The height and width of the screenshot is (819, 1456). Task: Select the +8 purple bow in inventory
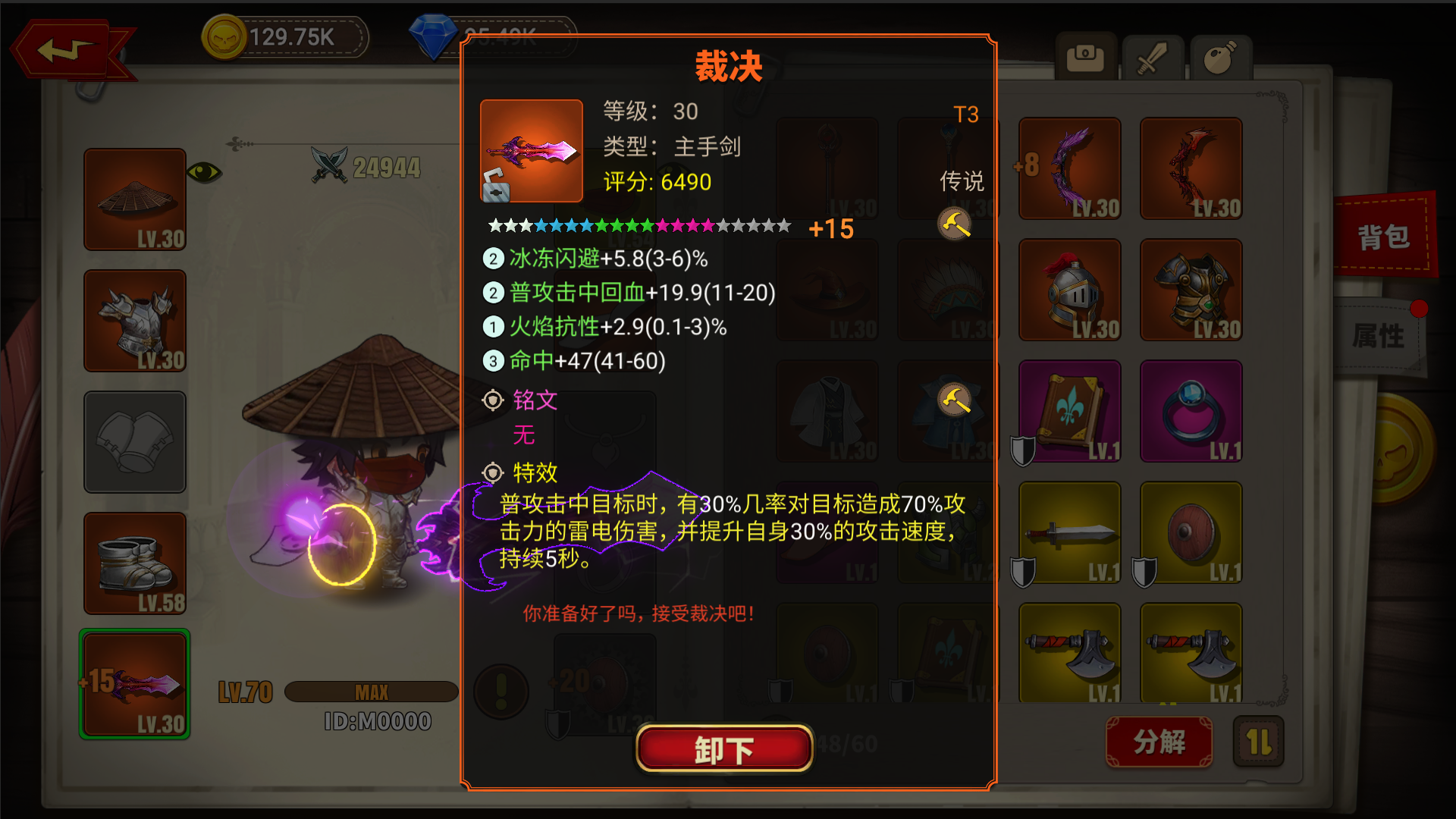click(x=1069, y=168)
